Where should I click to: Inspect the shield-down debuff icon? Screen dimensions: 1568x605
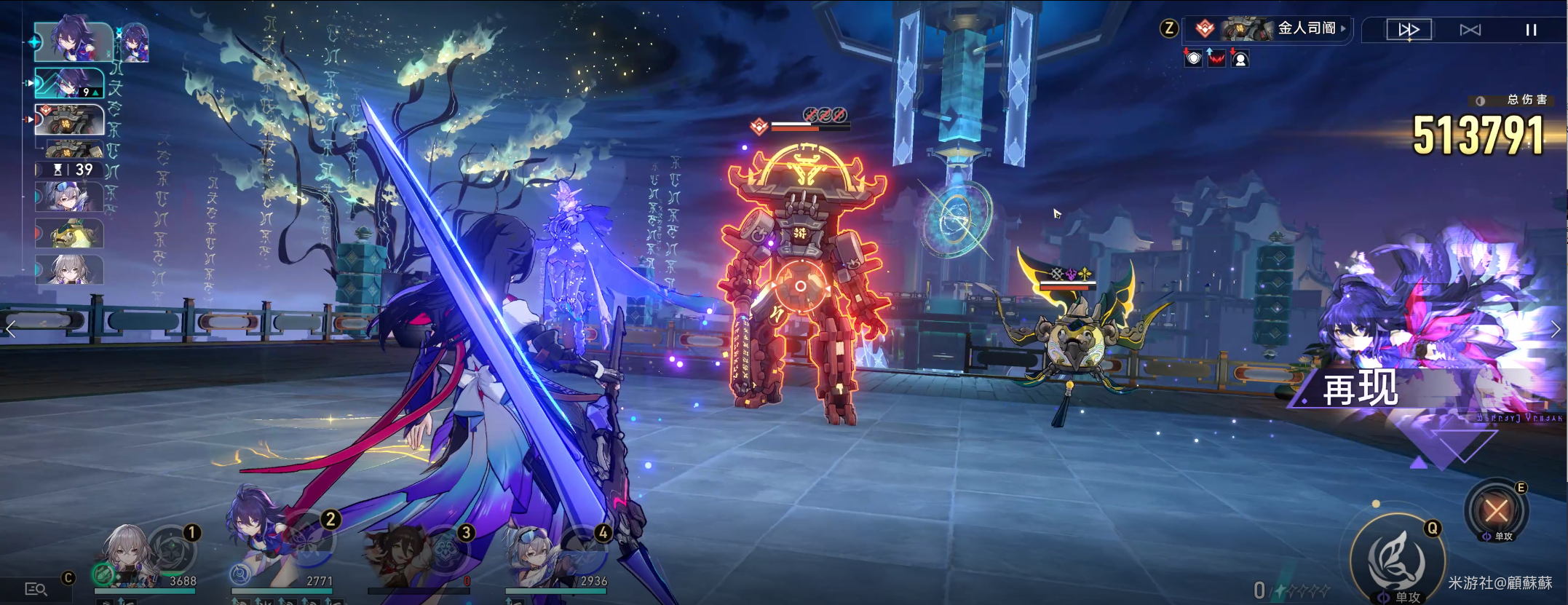(x=1193, y=58)
